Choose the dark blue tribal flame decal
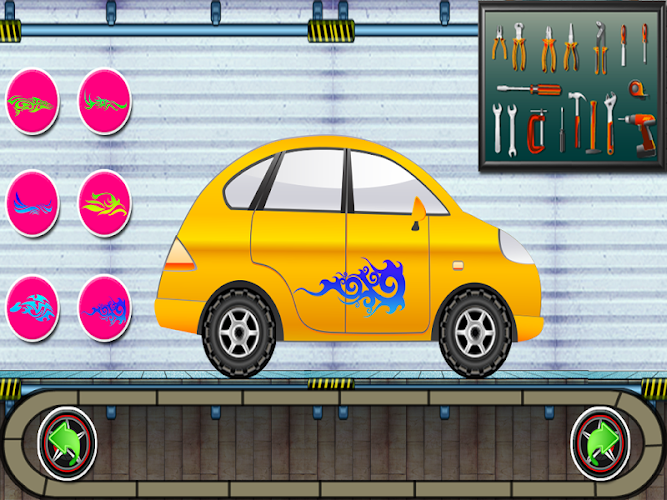The height and width of the screenshot is (500, 667). coord(105,307)
